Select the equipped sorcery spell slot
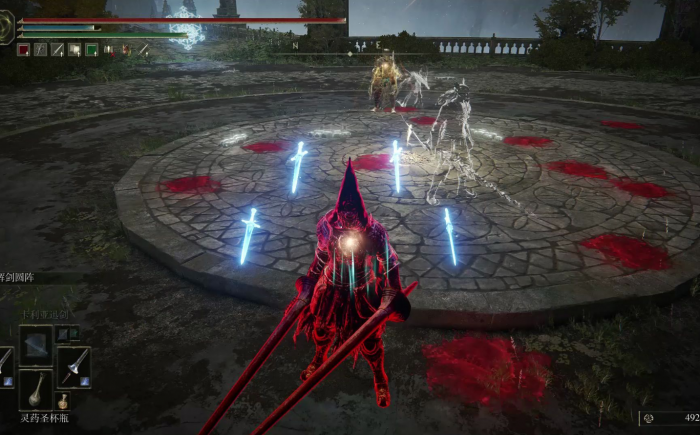 [x=37, y=345]
